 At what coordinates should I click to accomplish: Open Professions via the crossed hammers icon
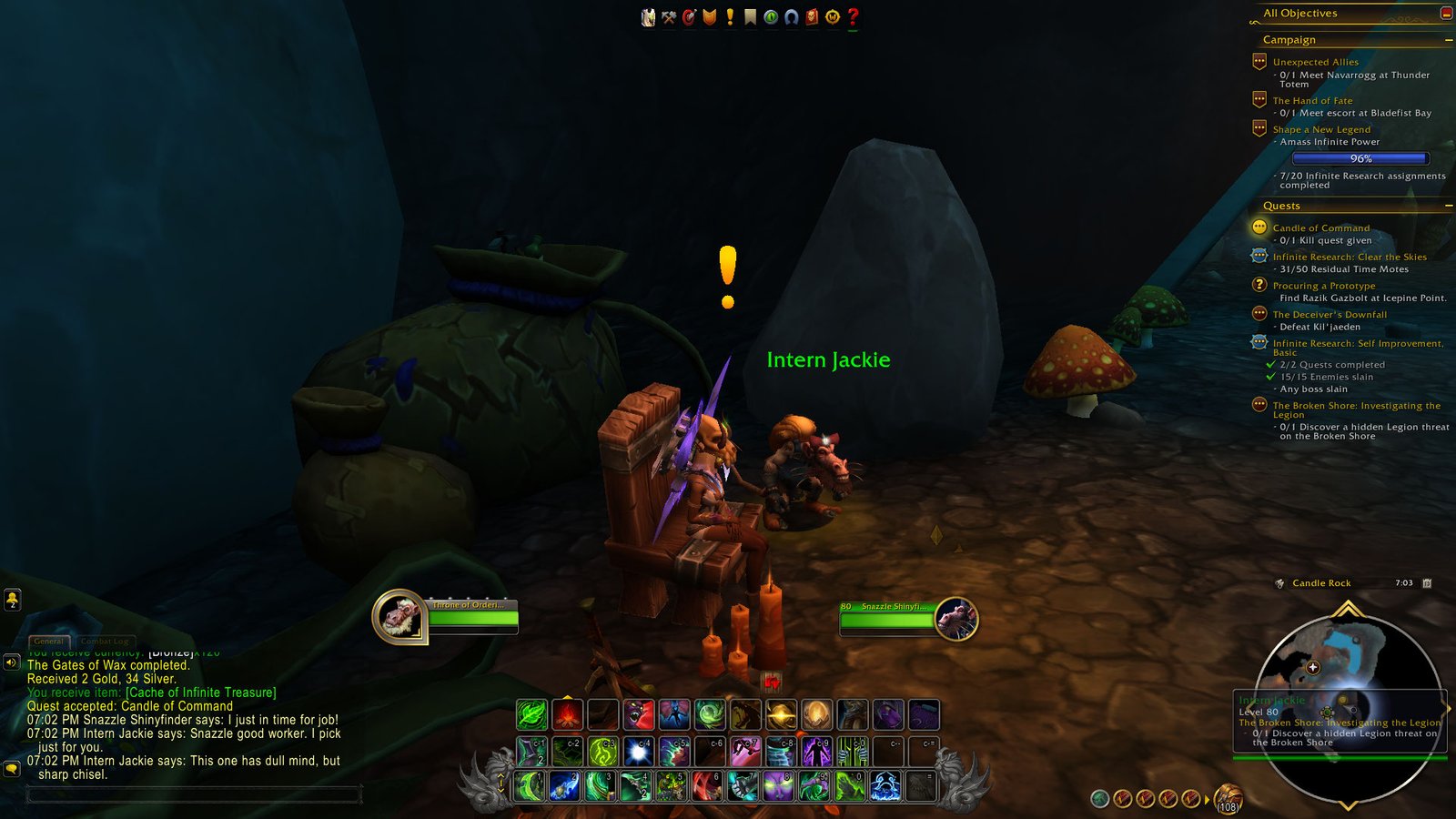(x=669, y=17)
